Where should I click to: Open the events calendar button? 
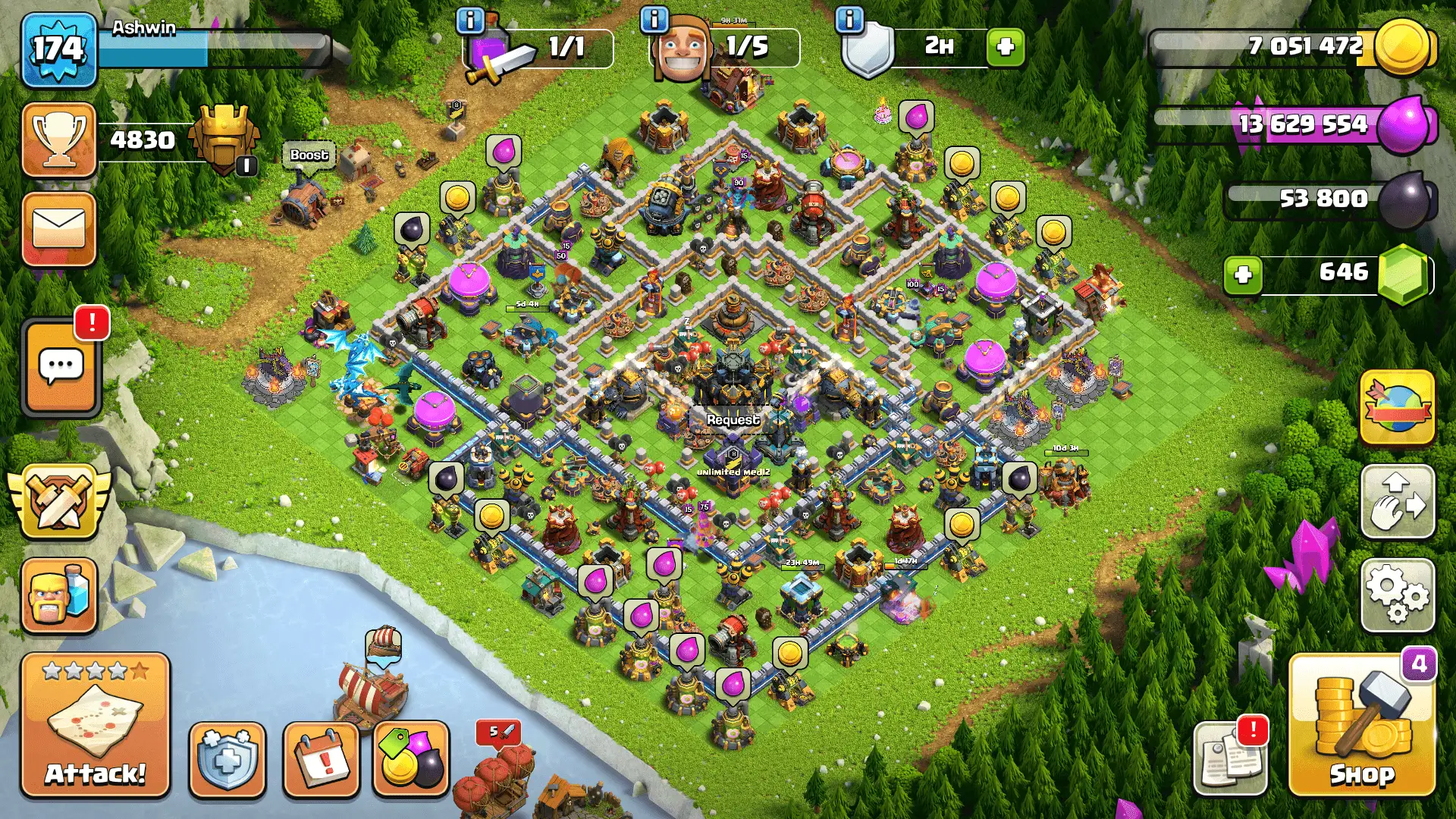click(321, 759)
